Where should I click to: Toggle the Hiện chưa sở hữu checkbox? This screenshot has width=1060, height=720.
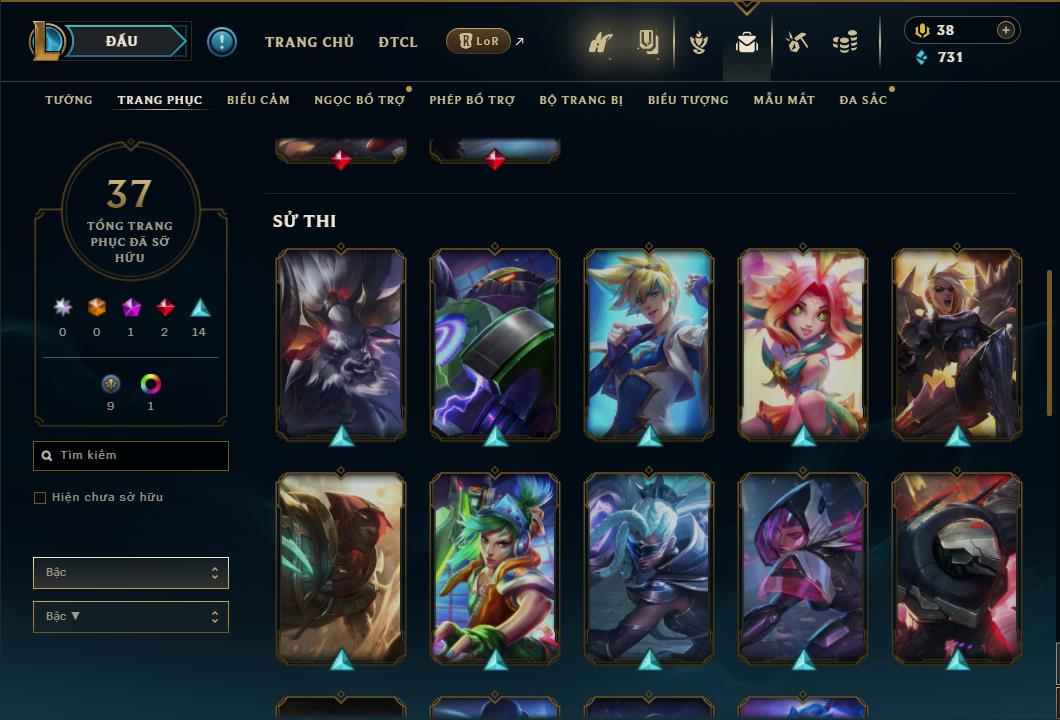click(40, 498)
